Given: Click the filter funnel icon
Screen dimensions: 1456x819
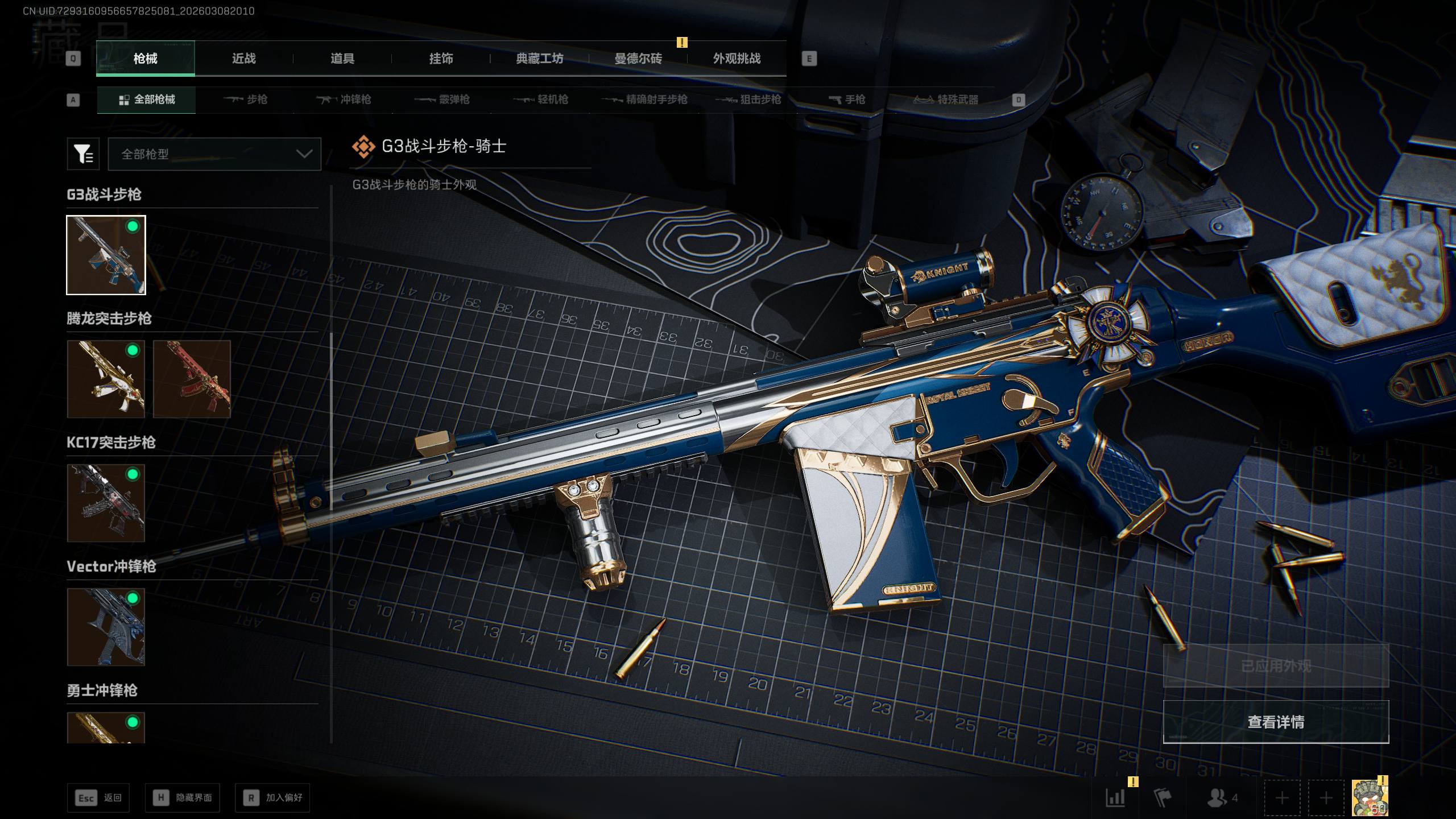Looking at the screenshot, I should click(83, 154).
